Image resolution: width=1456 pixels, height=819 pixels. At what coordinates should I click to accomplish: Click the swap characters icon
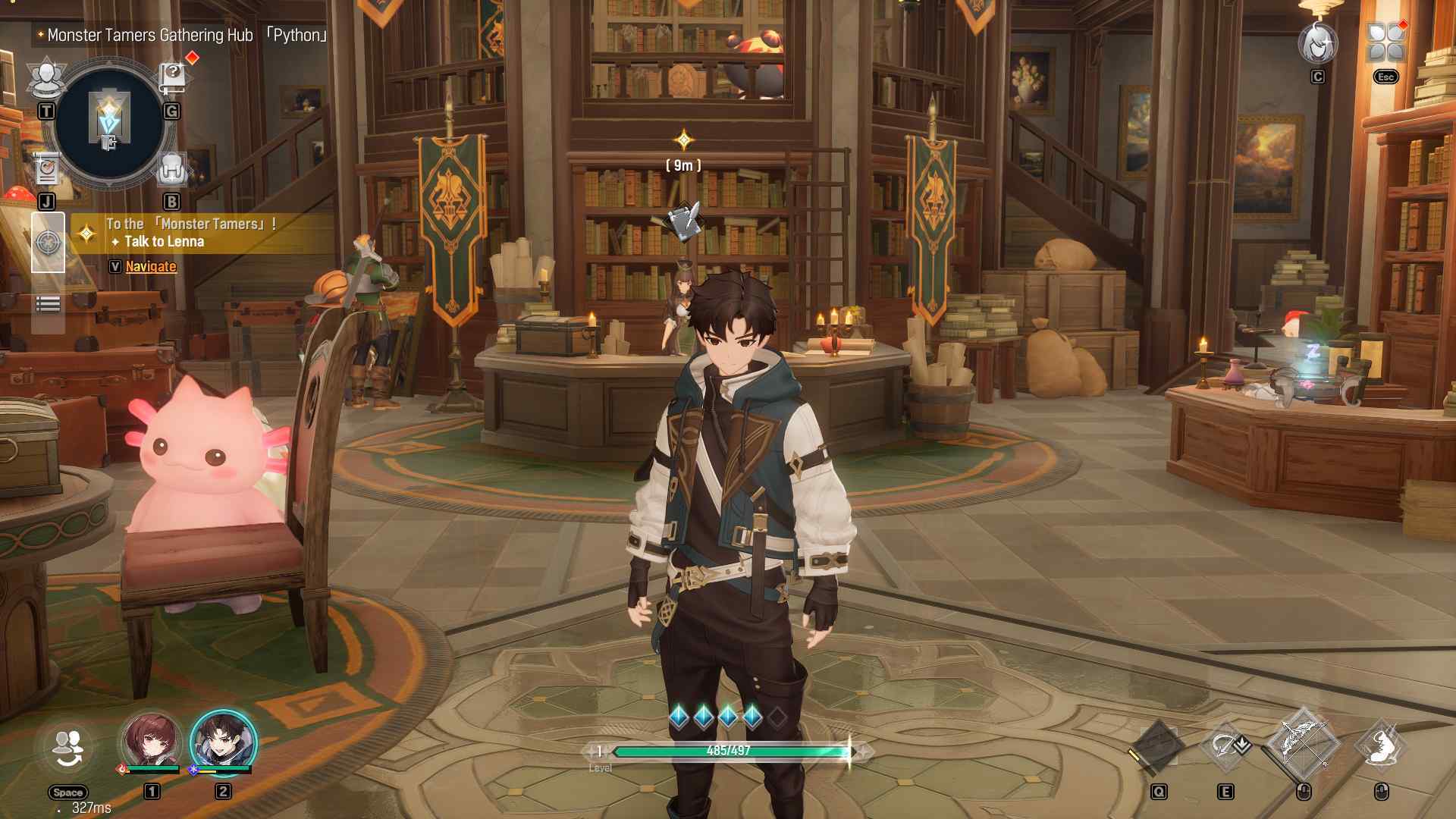pyautogui.click(x=68, y=748)
